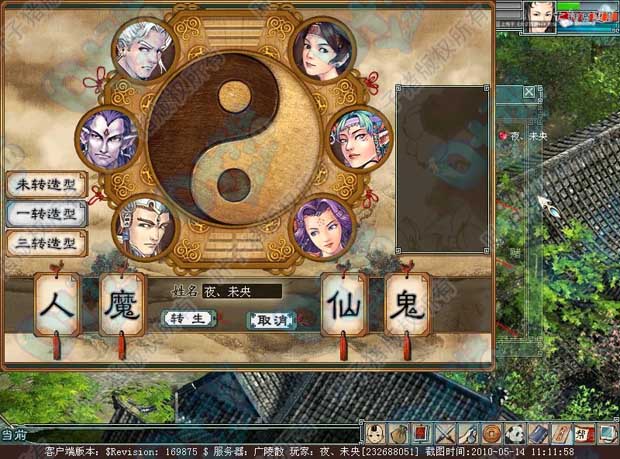
Task: Select the 未转造型 appearance option
Action: pos(46,185)
